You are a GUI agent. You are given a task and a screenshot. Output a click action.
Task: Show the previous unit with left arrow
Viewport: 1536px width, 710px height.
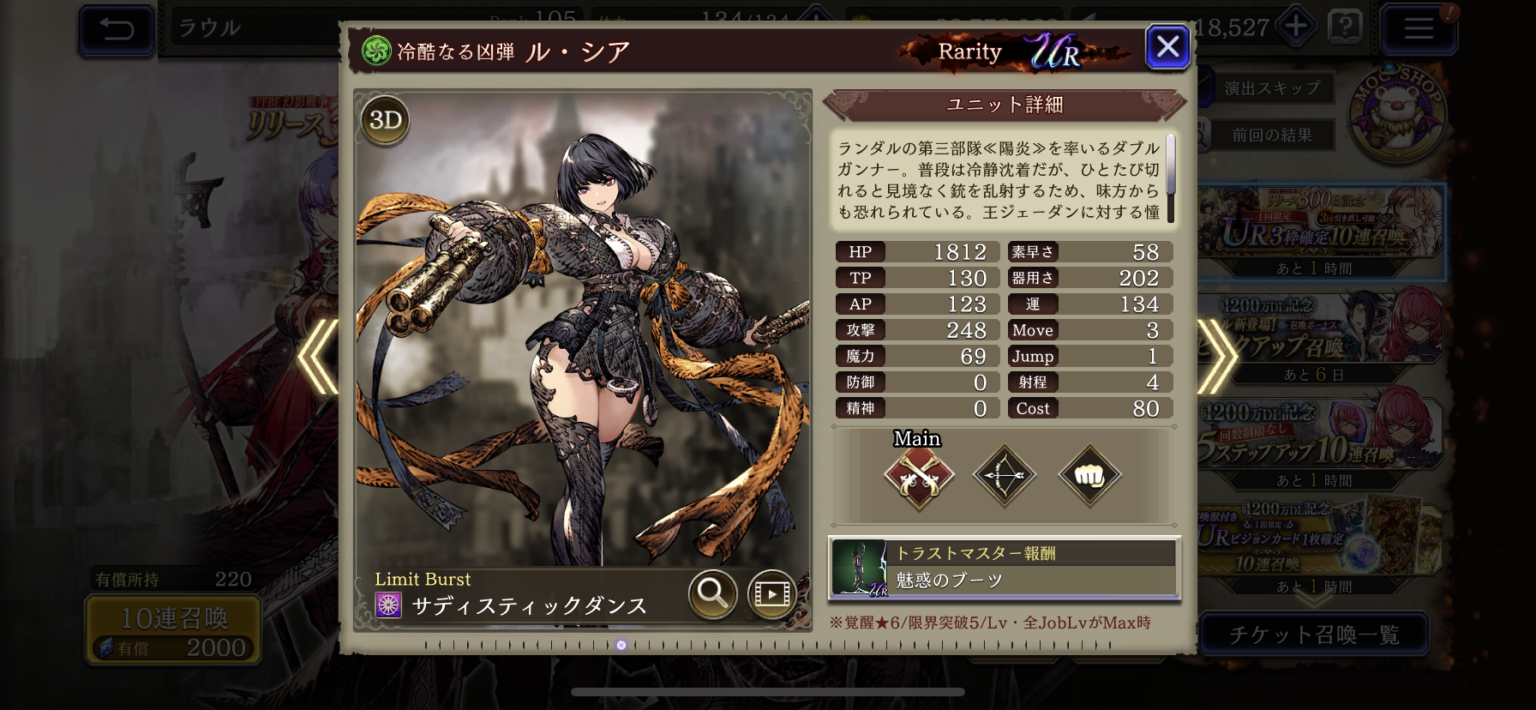318,356
